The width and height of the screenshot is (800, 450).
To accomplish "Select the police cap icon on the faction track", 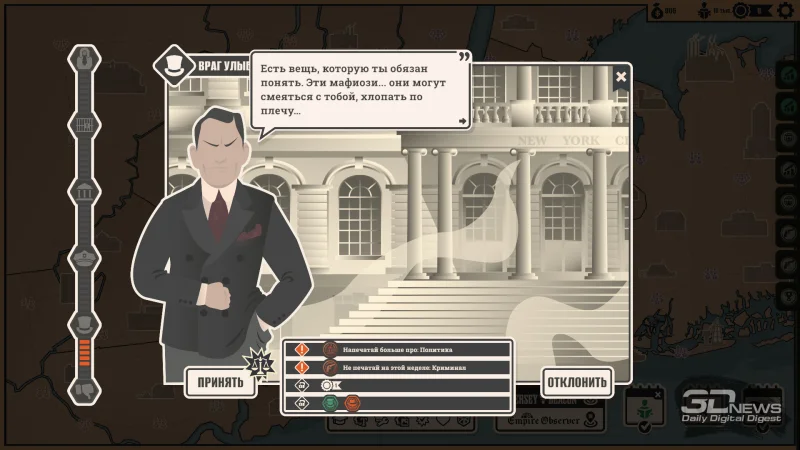I will click(x=85, y=258).
